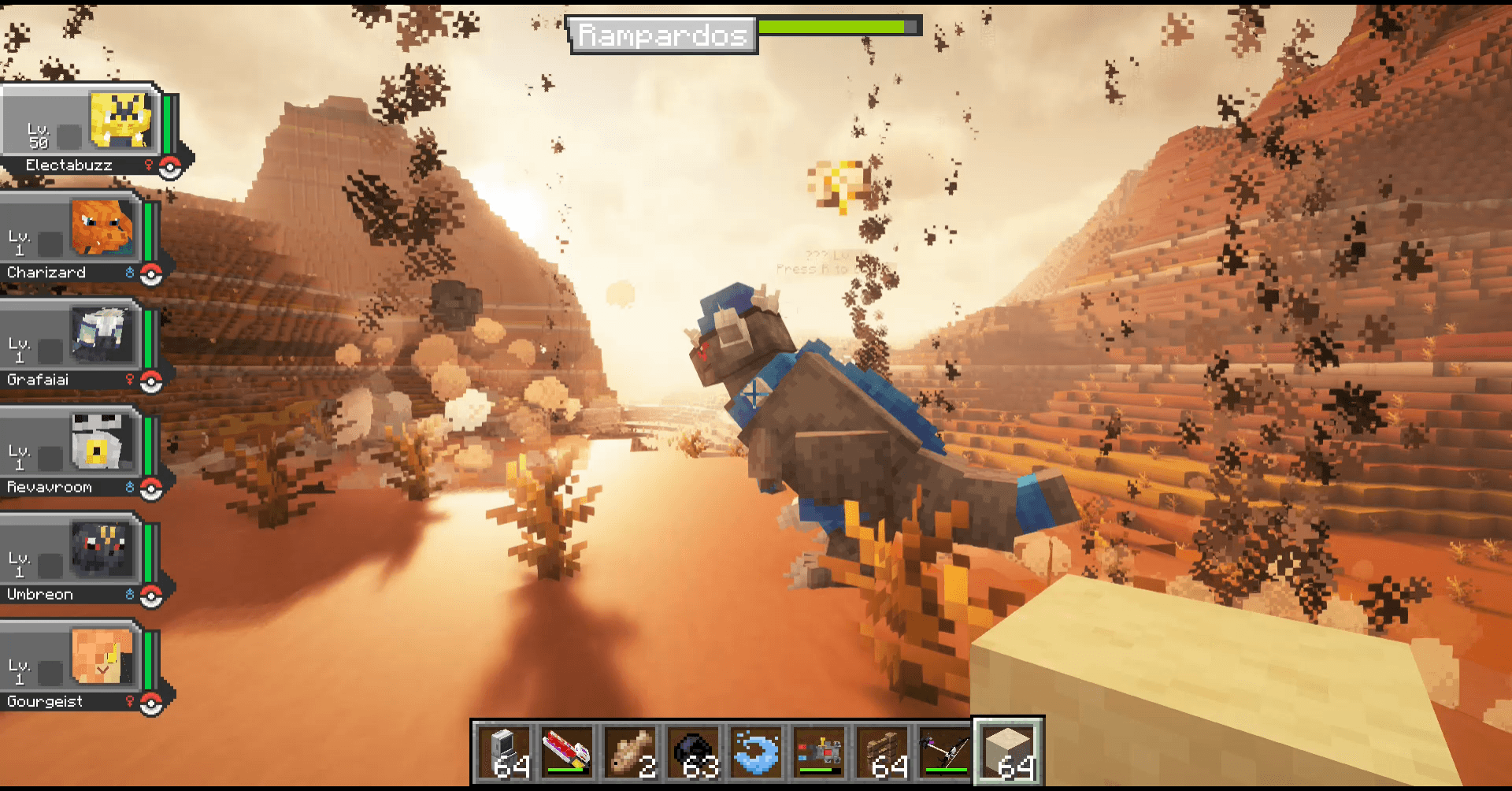
Task: Click the Rampardos green health bar
Action: (x=834, y=25)
